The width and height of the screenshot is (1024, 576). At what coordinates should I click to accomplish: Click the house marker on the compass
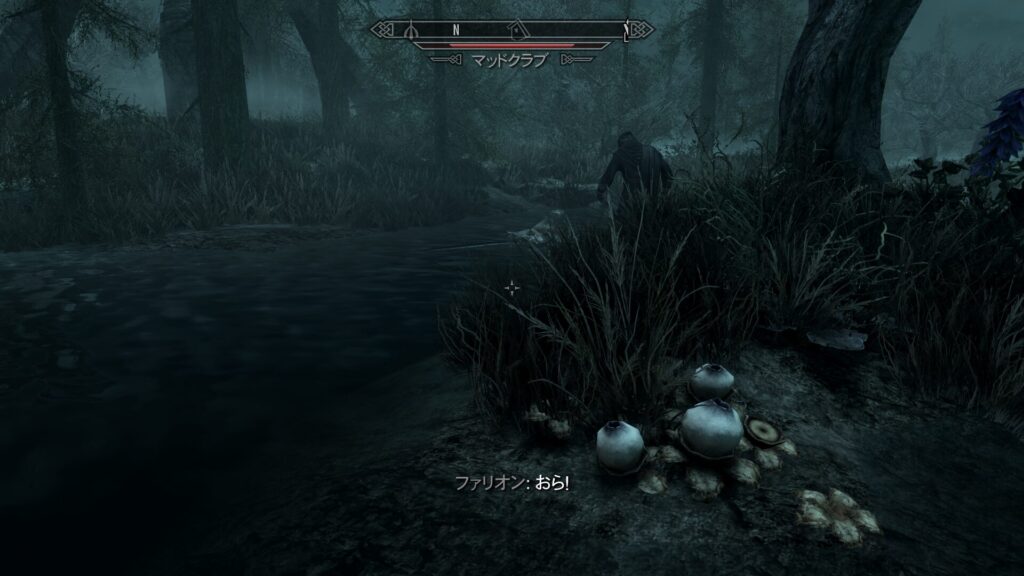tap(515, 29)
